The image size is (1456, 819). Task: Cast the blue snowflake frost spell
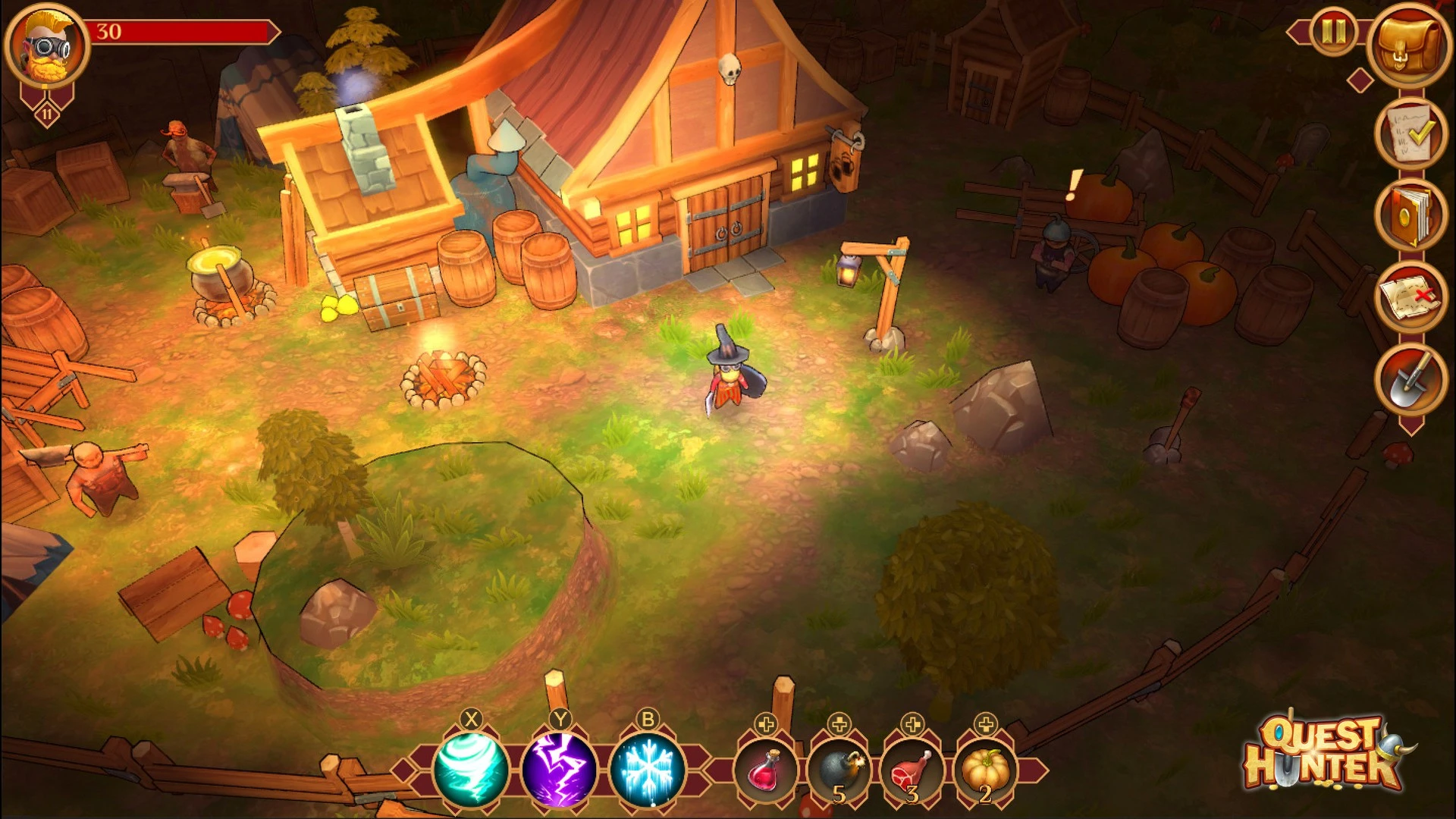648,769
